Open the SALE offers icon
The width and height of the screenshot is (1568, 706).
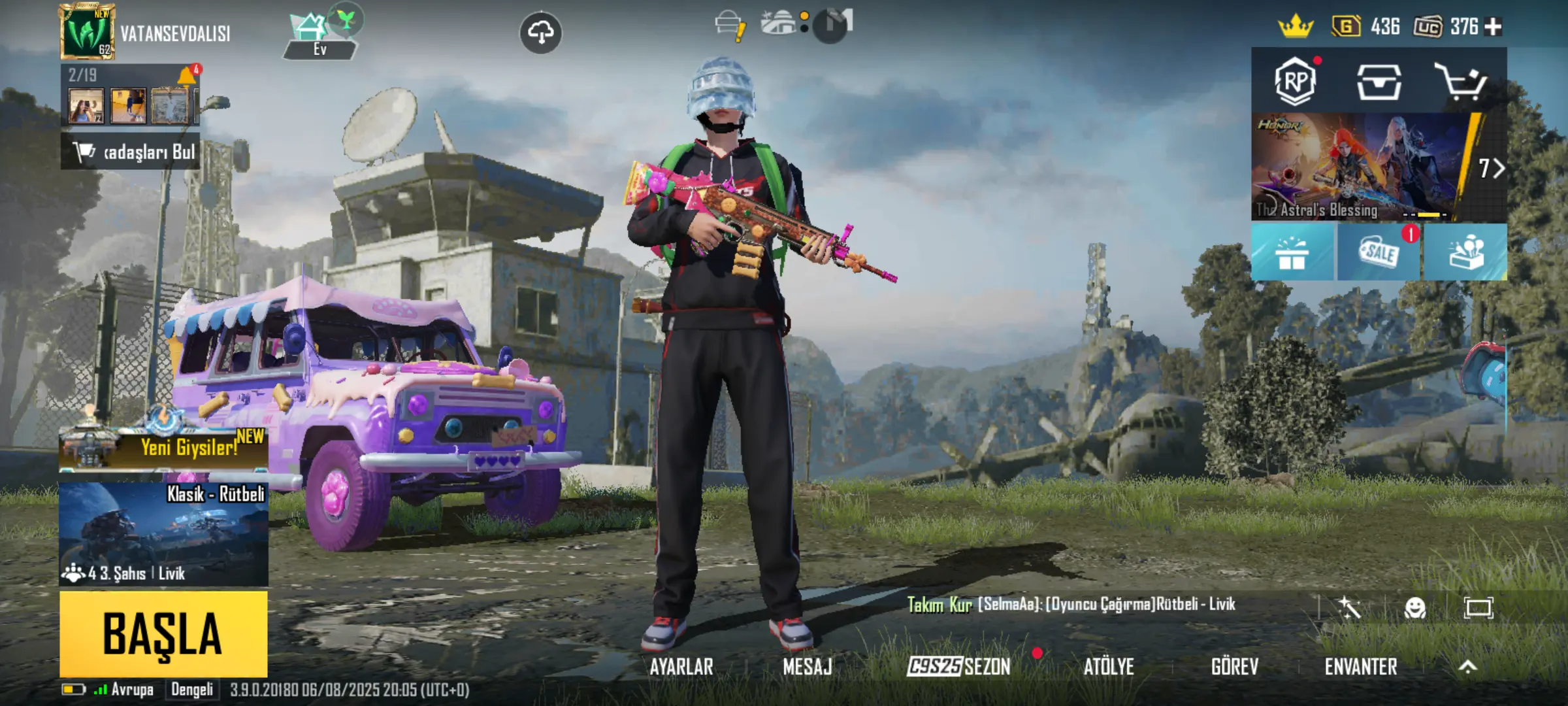point(1379,252)
